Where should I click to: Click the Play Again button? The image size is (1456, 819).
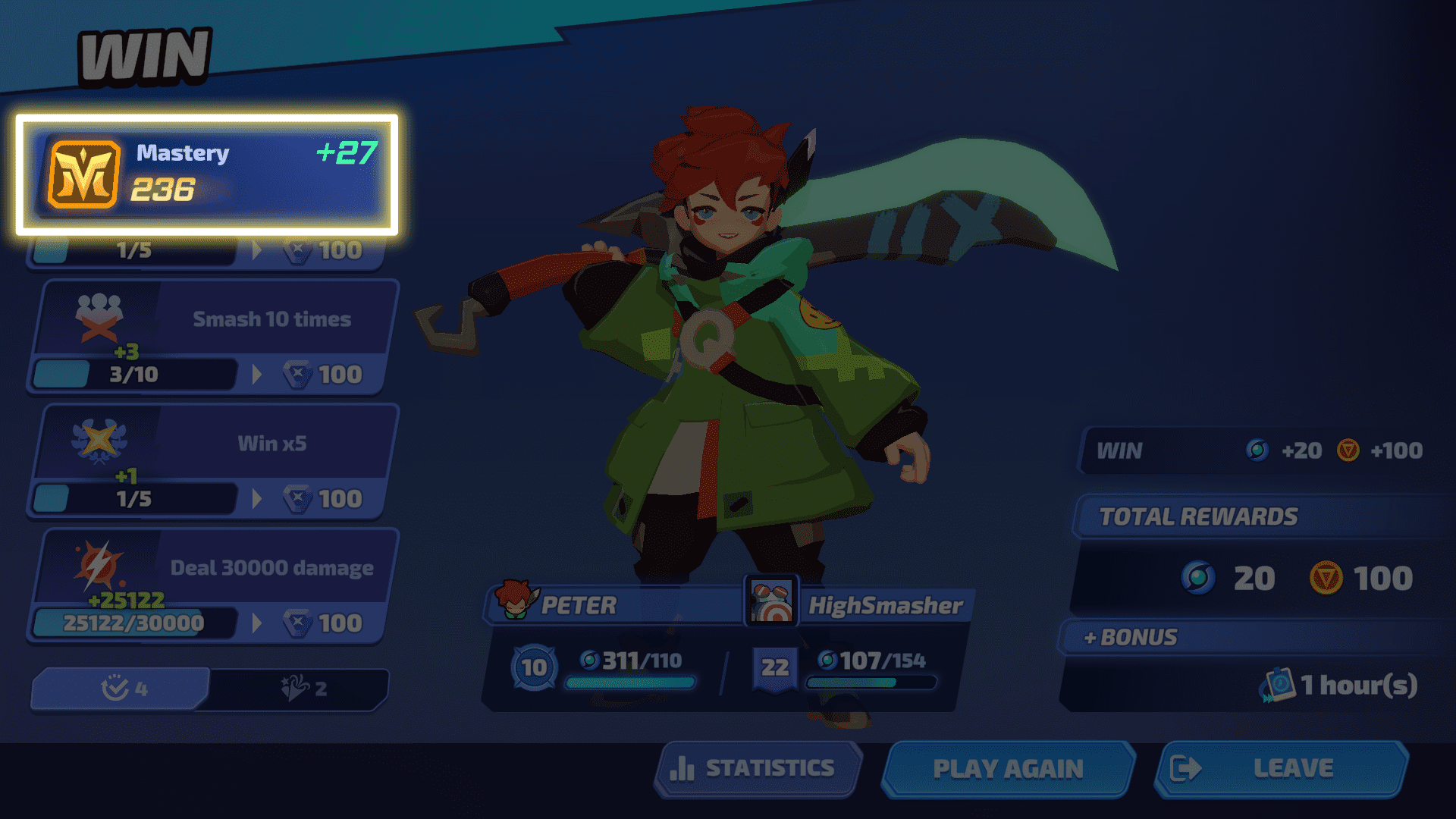coord(1008,769)
